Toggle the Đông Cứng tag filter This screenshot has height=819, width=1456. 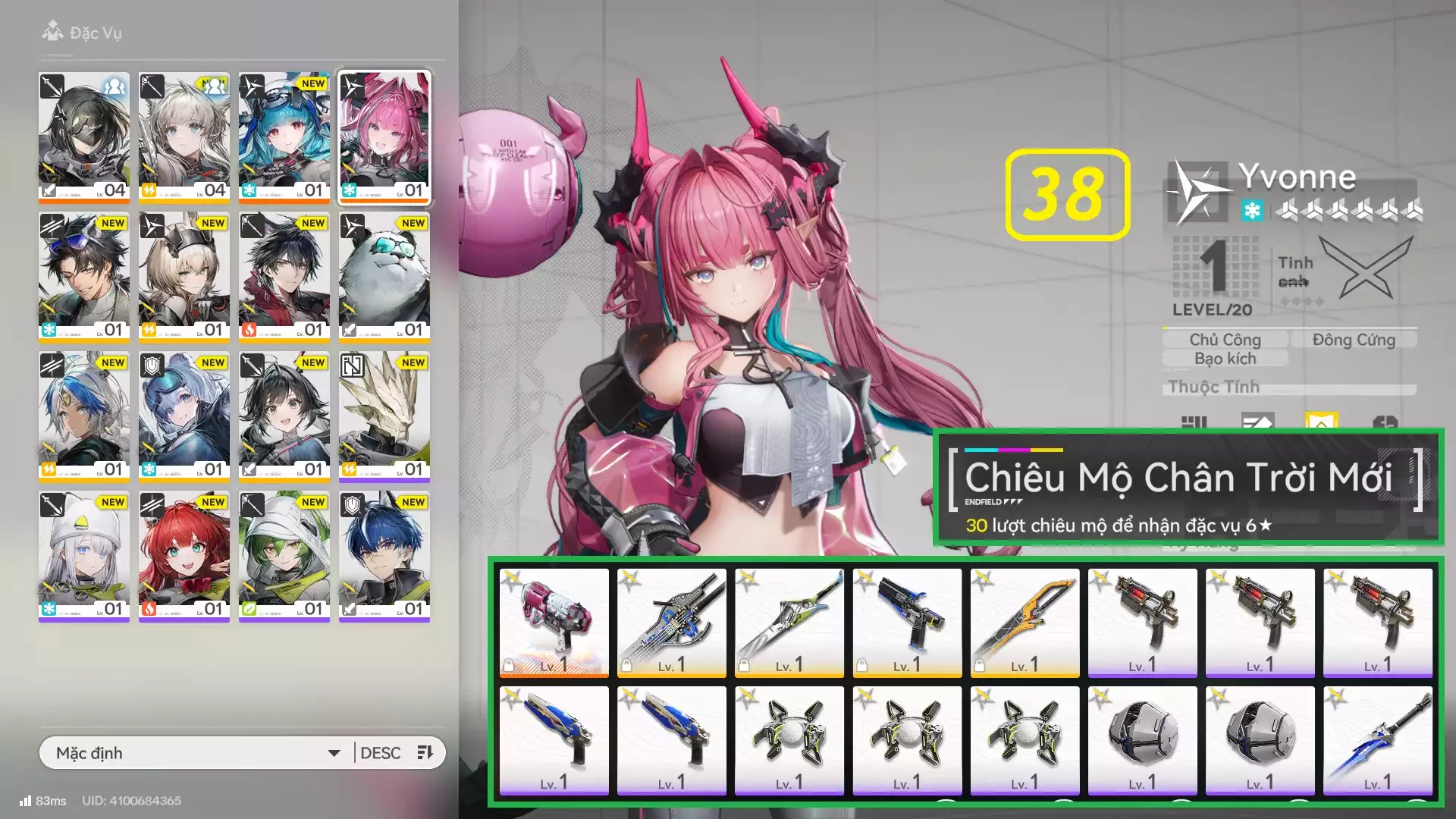tap(1354, 340)
